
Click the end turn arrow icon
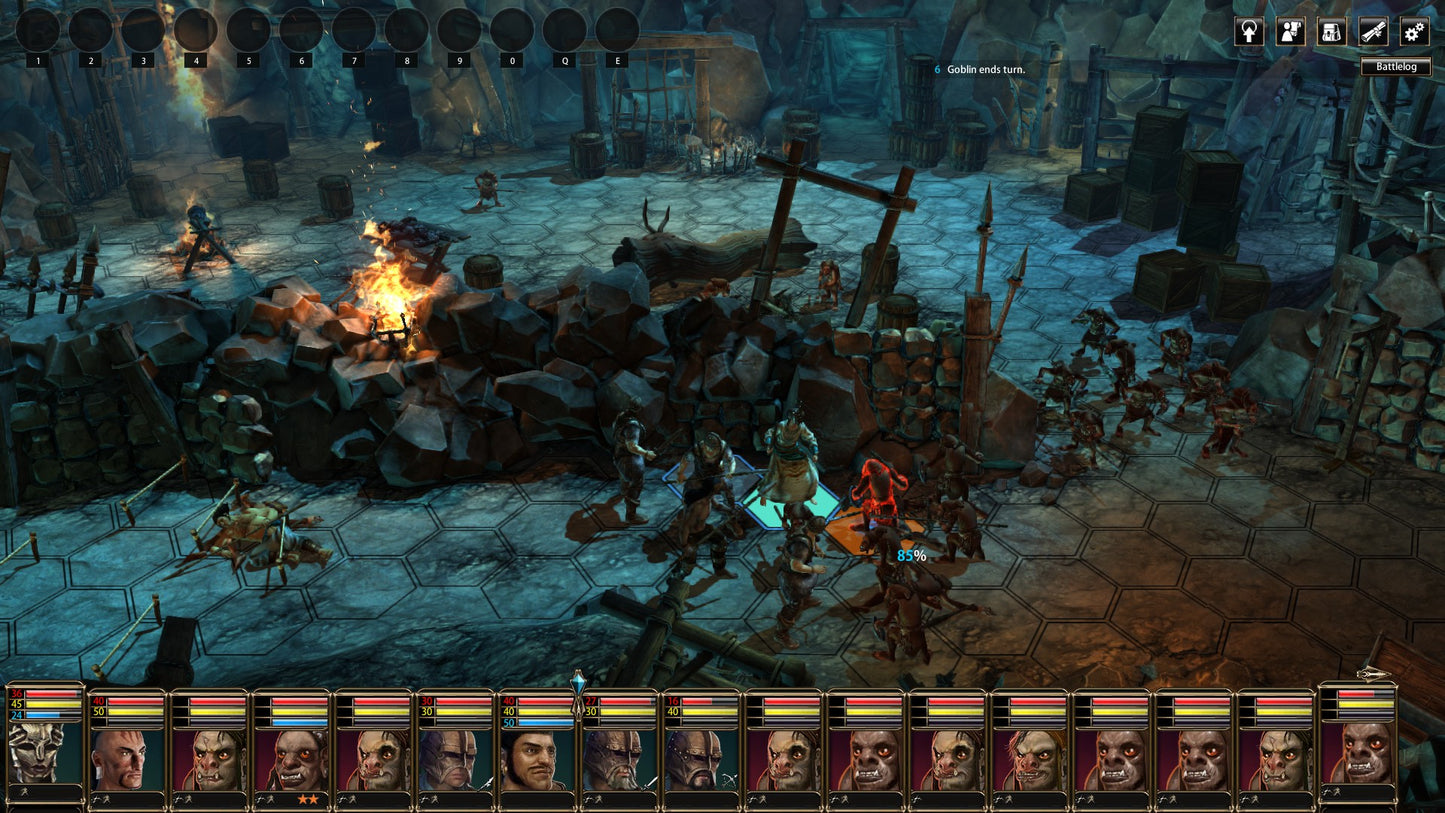1248,32
